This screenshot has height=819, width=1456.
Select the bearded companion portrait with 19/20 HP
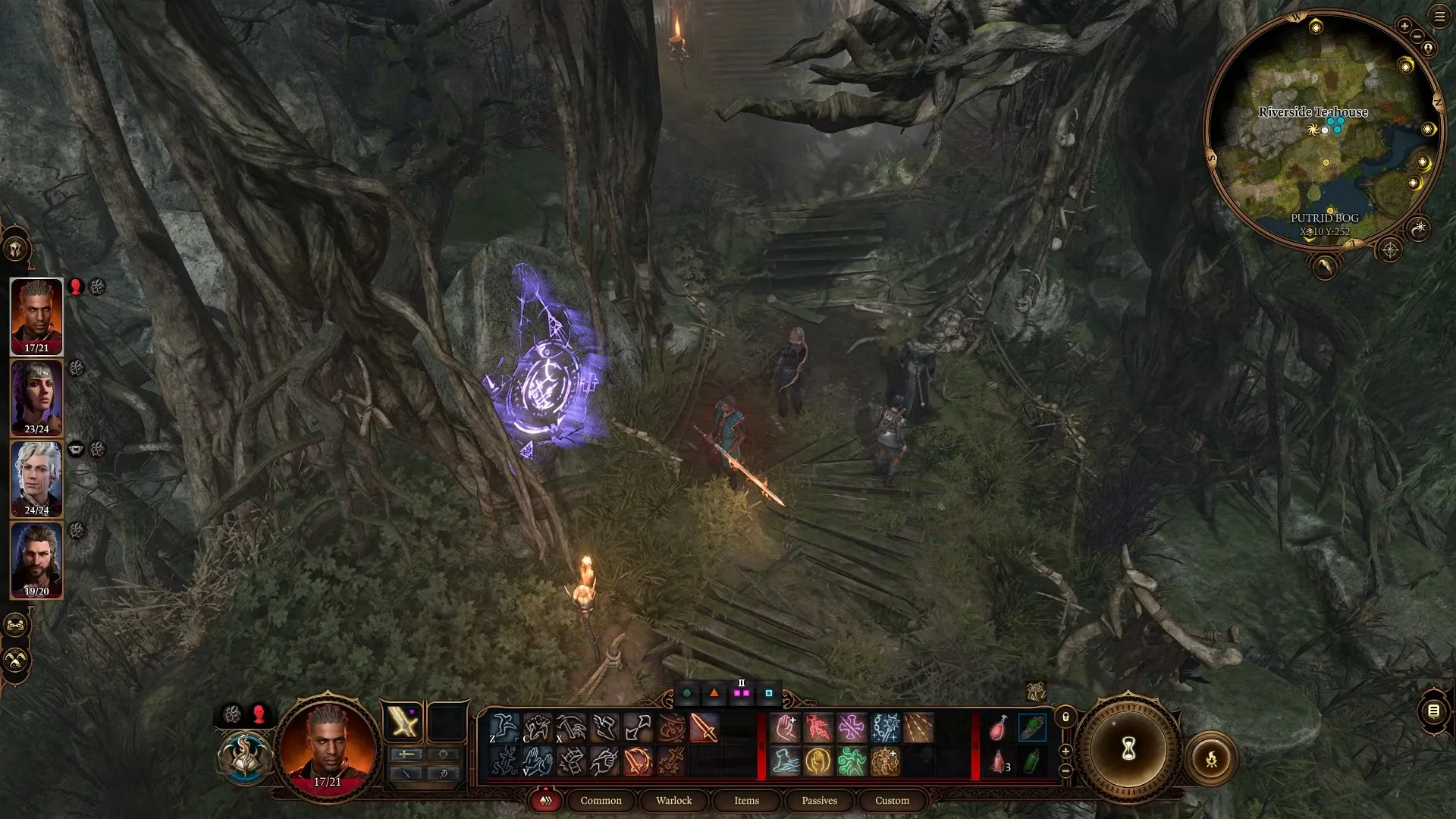pyautogui.click(x=36, y=560)
